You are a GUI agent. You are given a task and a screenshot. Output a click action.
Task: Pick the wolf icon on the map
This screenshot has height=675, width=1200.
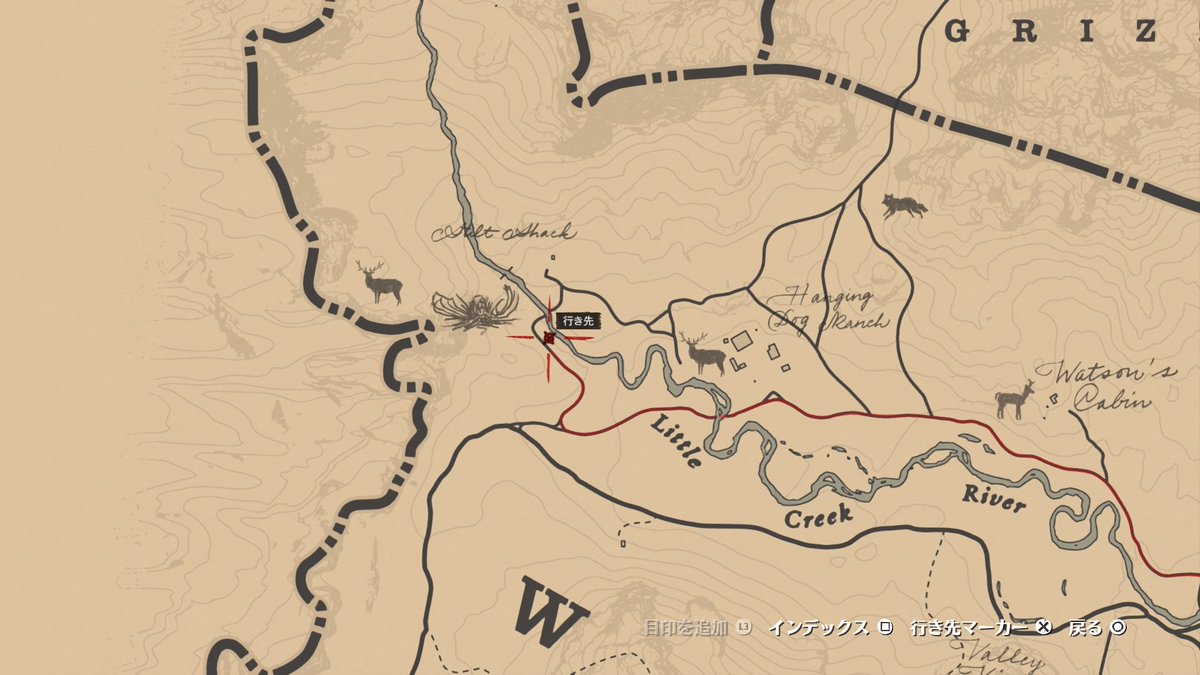tap(903, 207)
